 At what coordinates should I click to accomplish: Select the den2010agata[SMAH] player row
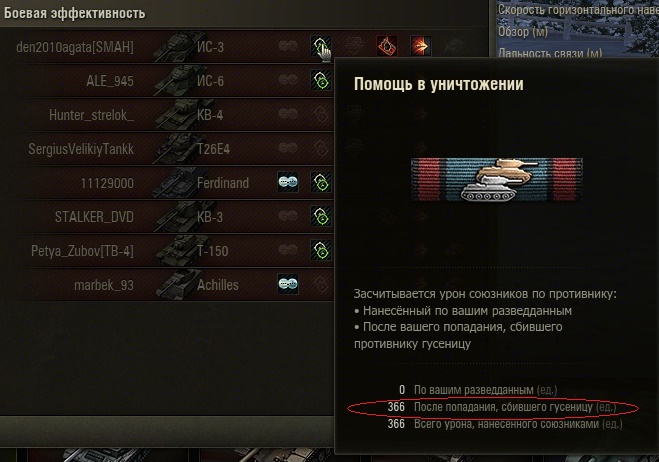(x=76, y=46)
